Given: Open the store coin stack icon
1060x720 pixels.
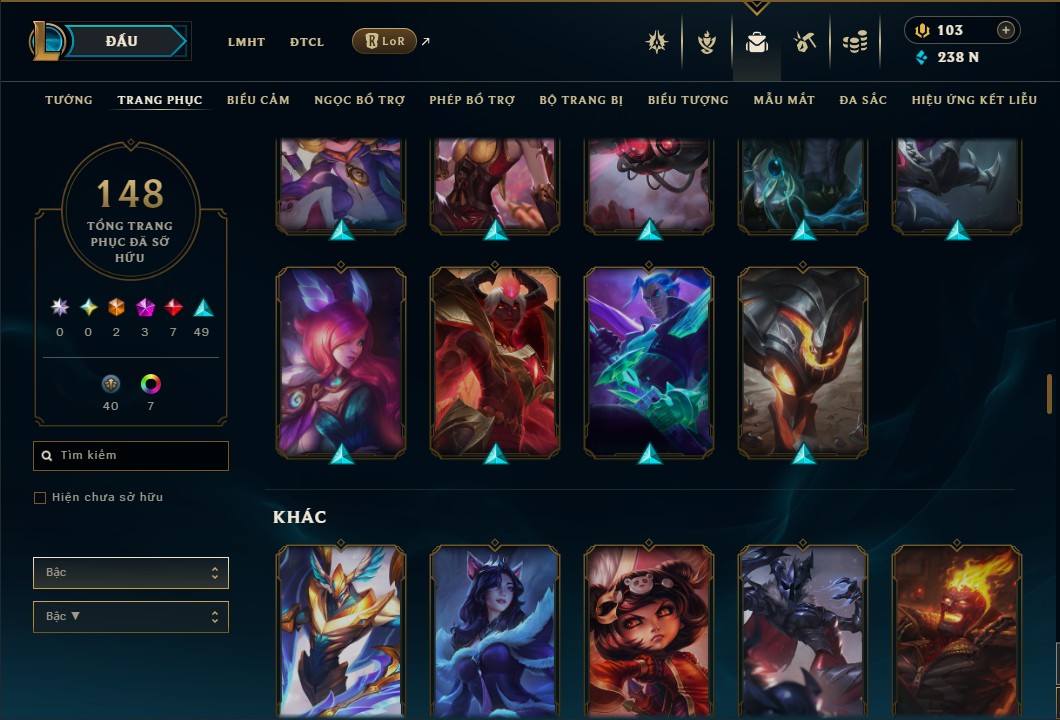Looking at the screenshot, I should coord(854,42).
